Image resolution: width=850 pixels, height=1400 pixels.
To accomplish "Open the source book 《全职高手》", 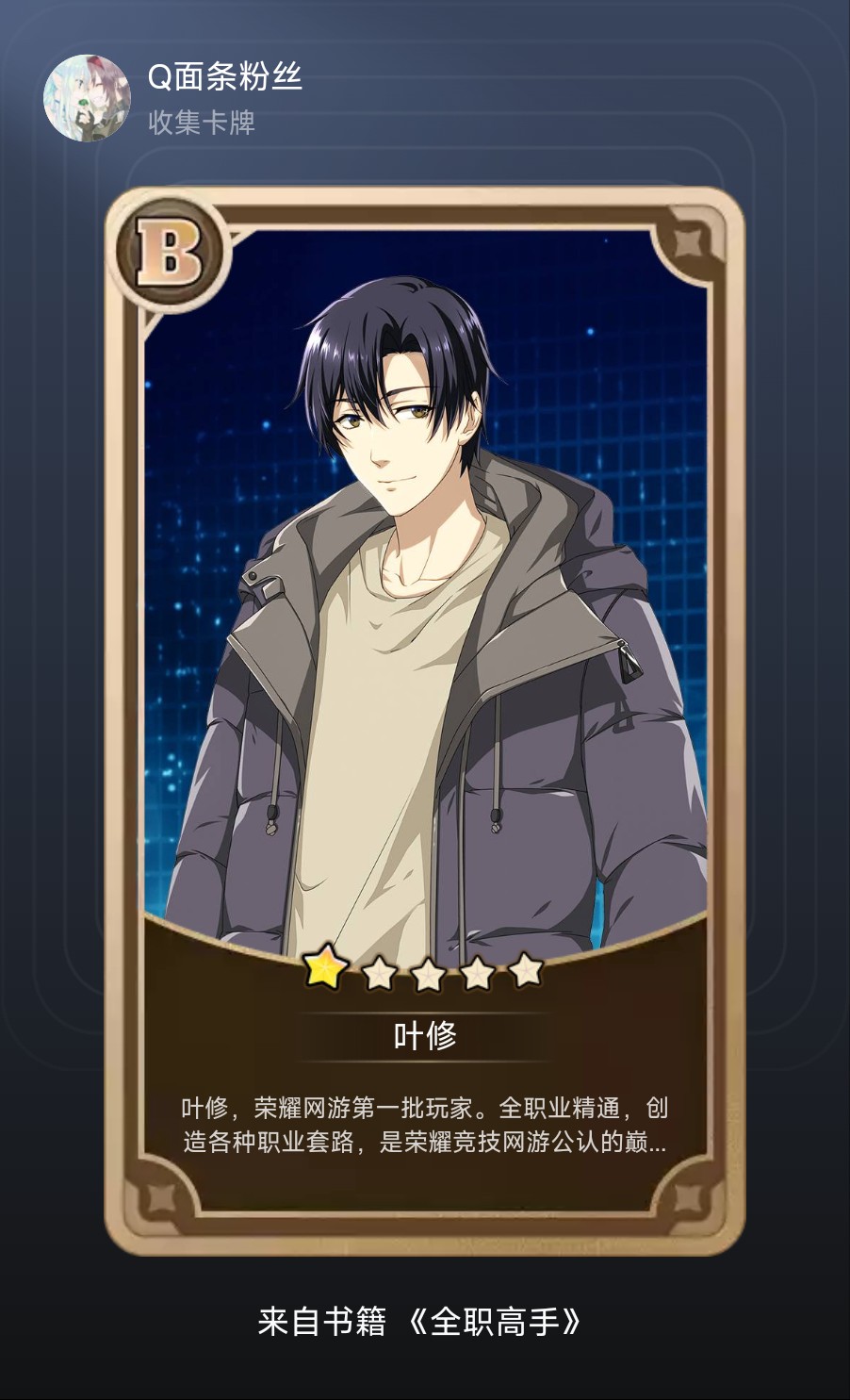I will [494, 1322].
